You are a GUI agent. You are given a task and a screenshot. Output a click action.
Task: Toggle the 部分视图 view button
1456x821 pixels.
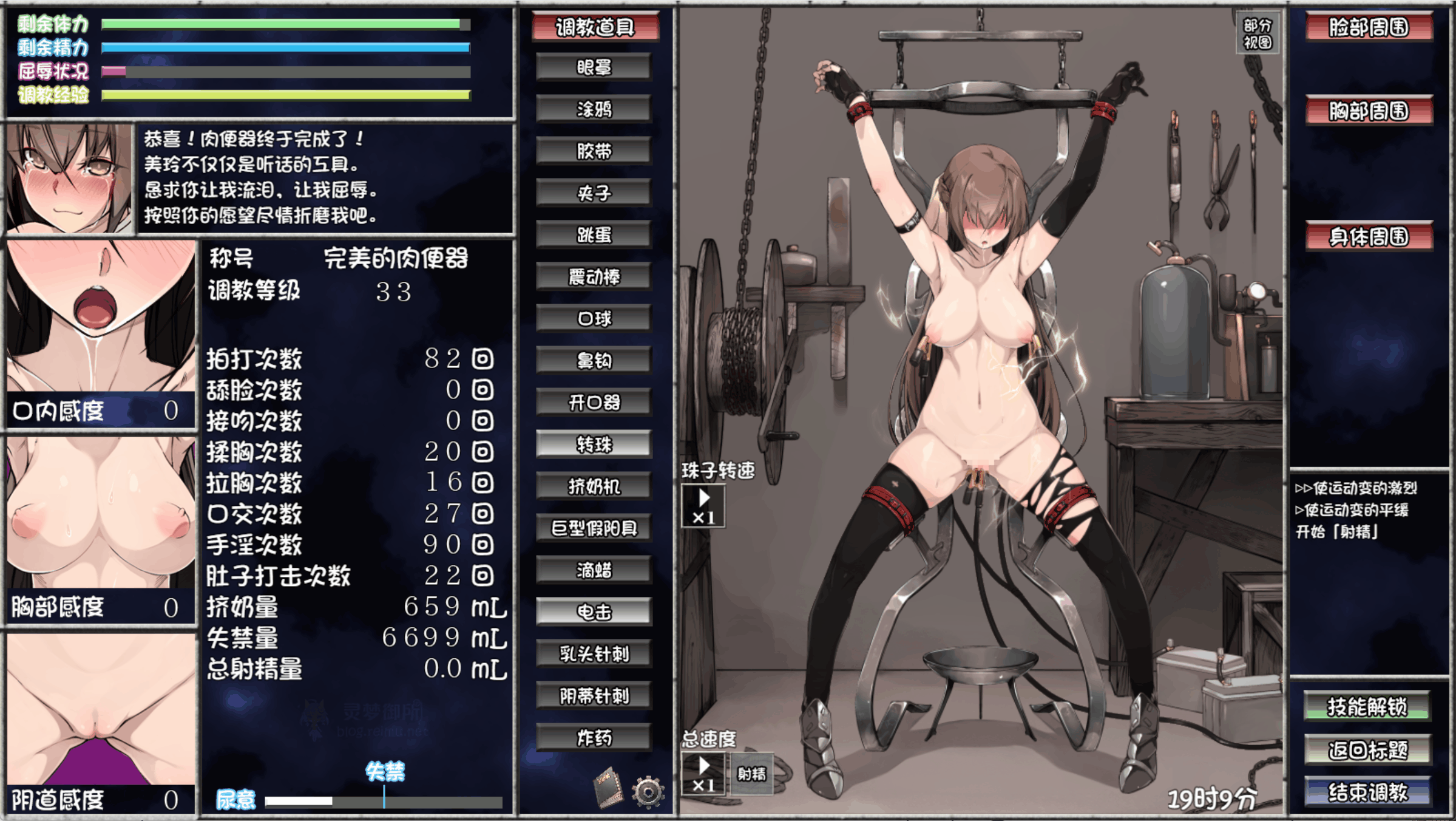1257,33
